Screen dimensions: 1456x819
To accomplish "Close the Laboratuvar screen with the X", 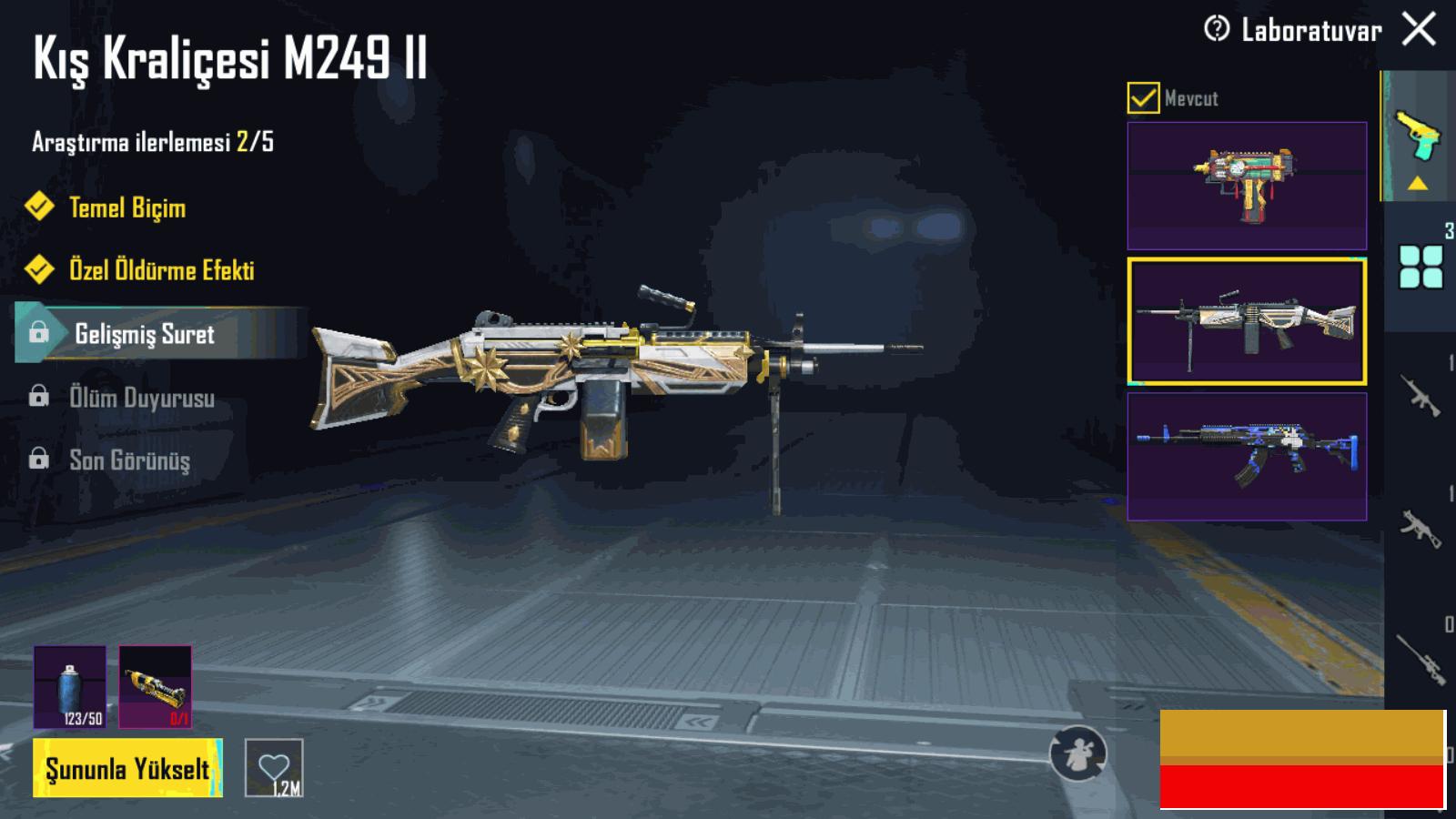I will 1419,29.
